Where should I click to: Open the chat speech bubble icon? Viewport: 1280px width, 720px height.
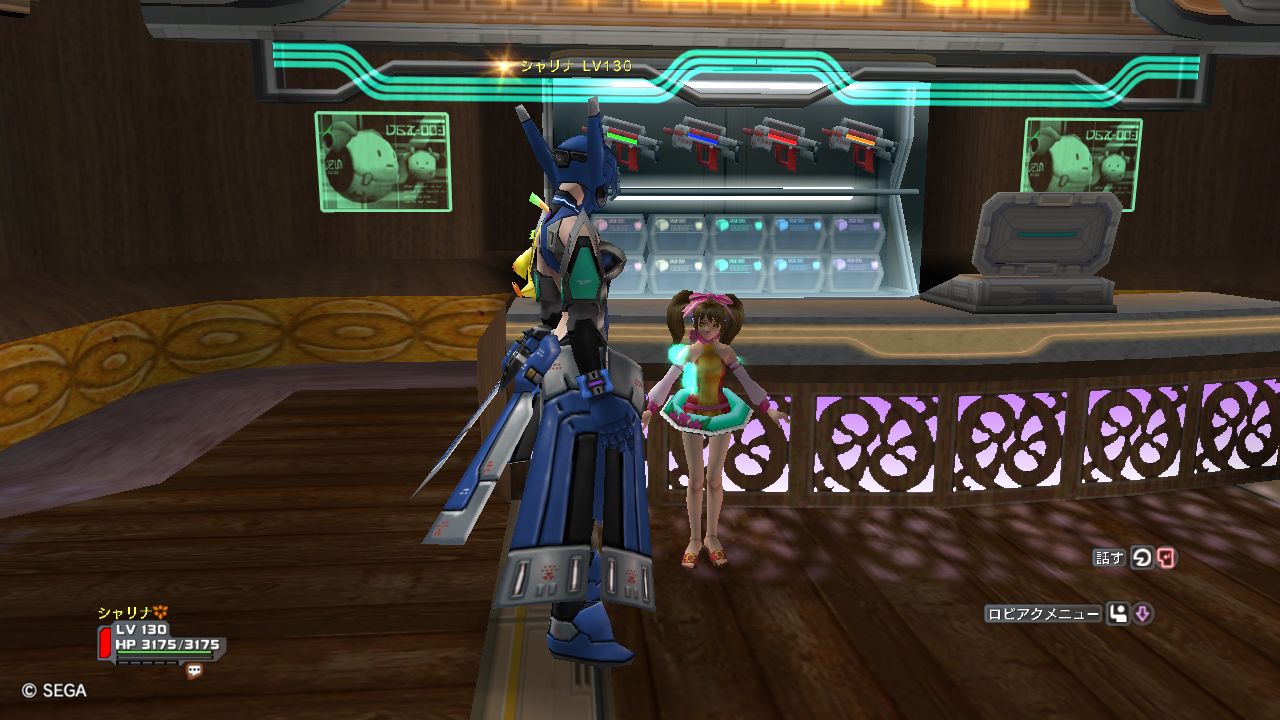(x=194, y=672)
